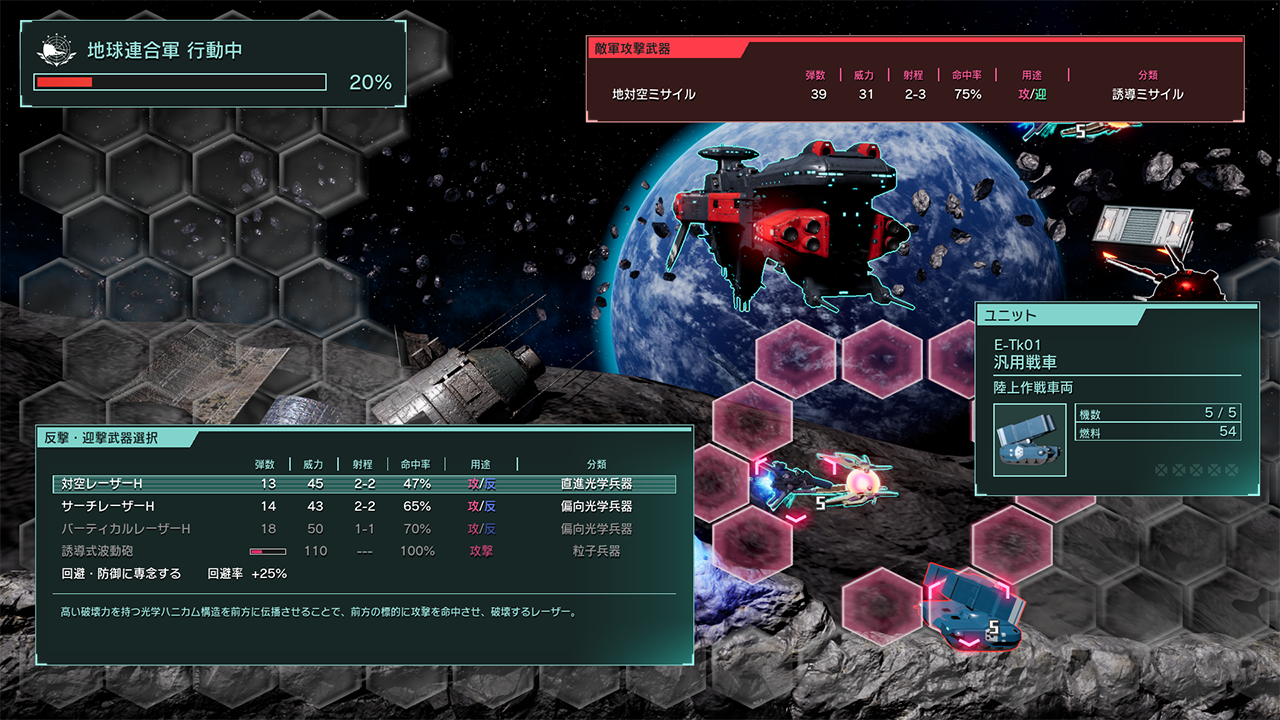Click the 汎用戦車 unit thumbnail
The height and width of the screenshot is (720, 1280).
(x=1030, y=441)
